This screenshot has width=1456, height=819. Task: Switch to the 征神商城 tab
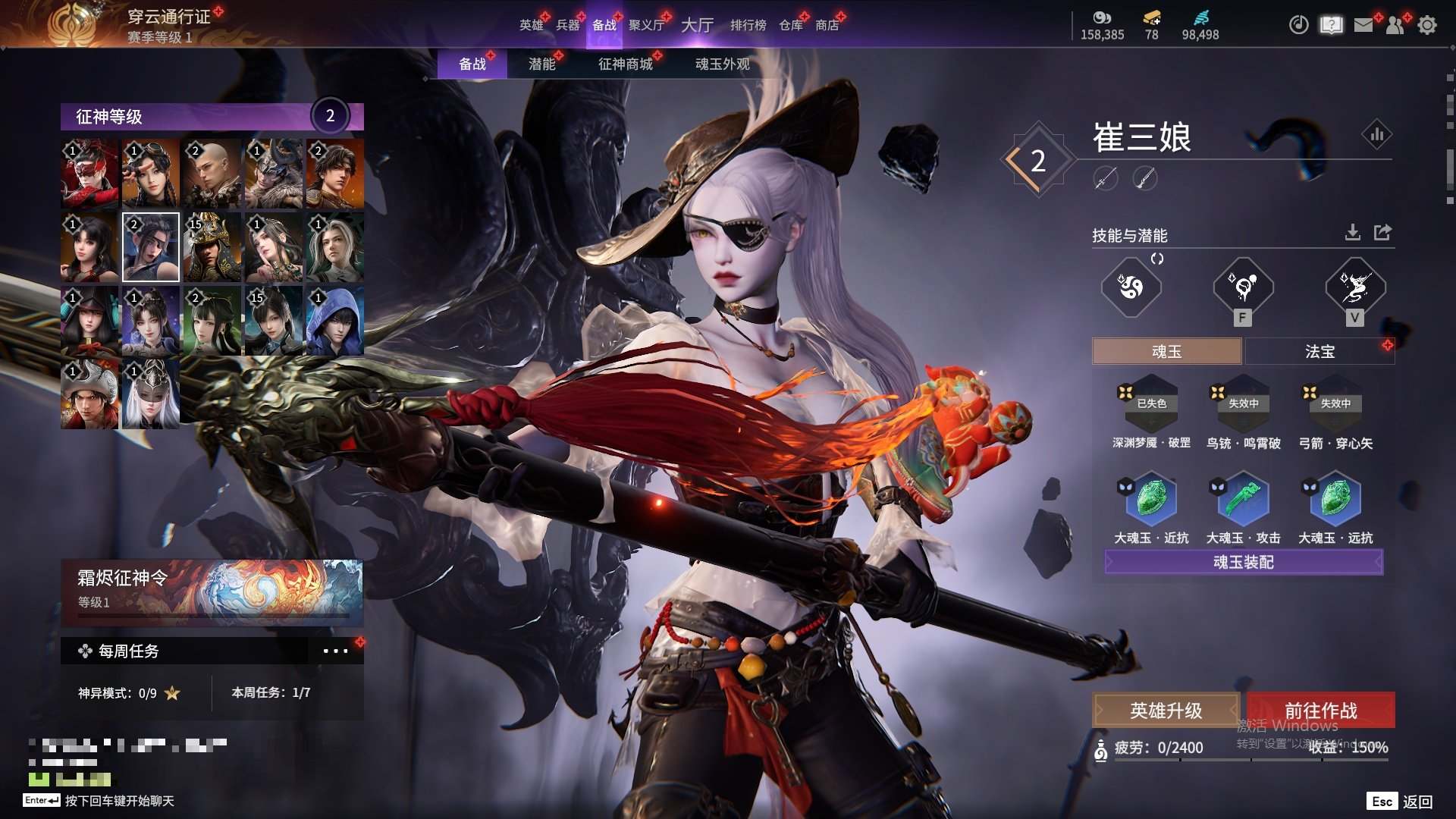(x=625, y=64)
